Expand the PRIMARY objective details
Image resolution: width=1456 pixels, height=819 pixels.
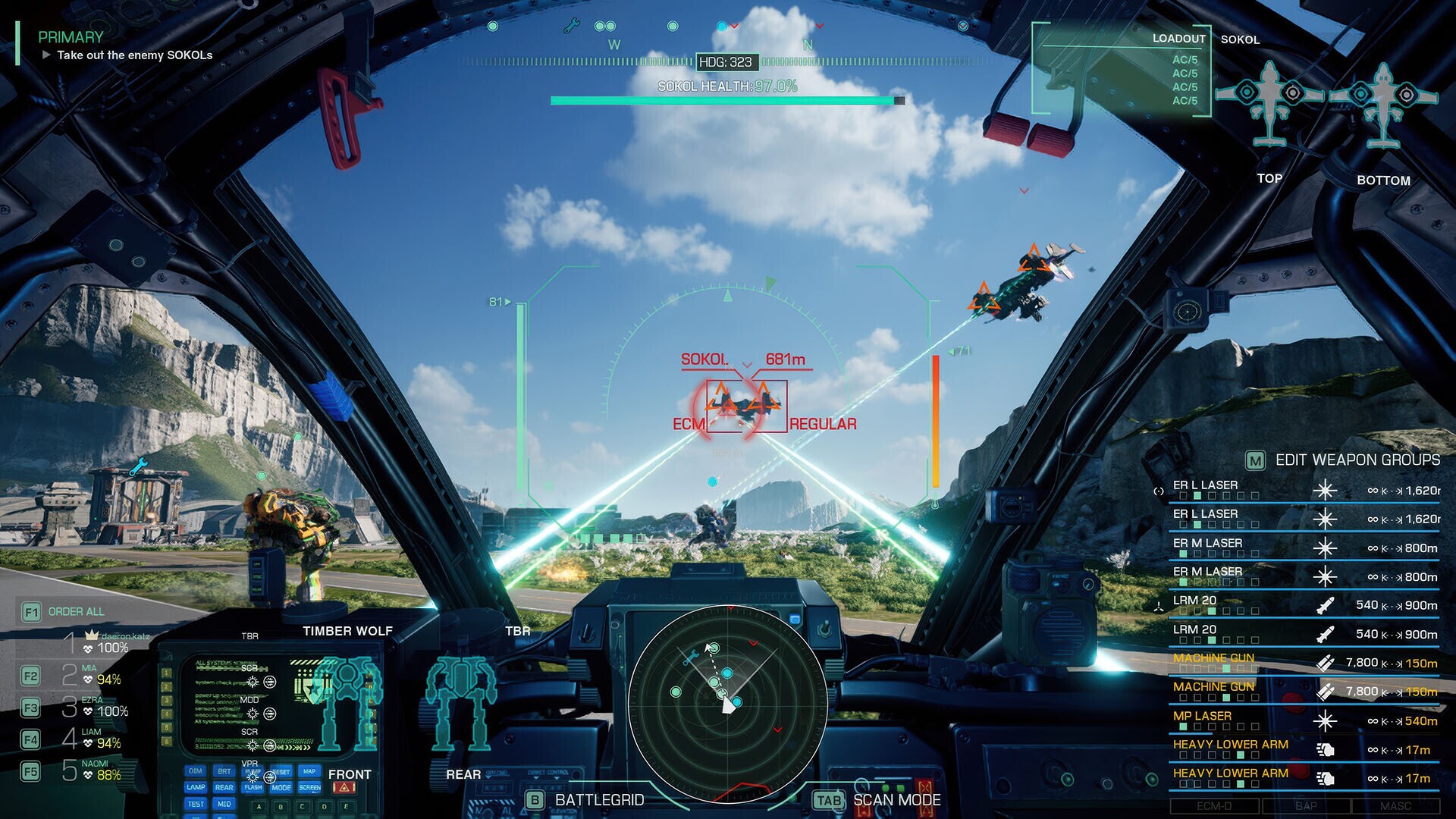[x=49, y=55]
